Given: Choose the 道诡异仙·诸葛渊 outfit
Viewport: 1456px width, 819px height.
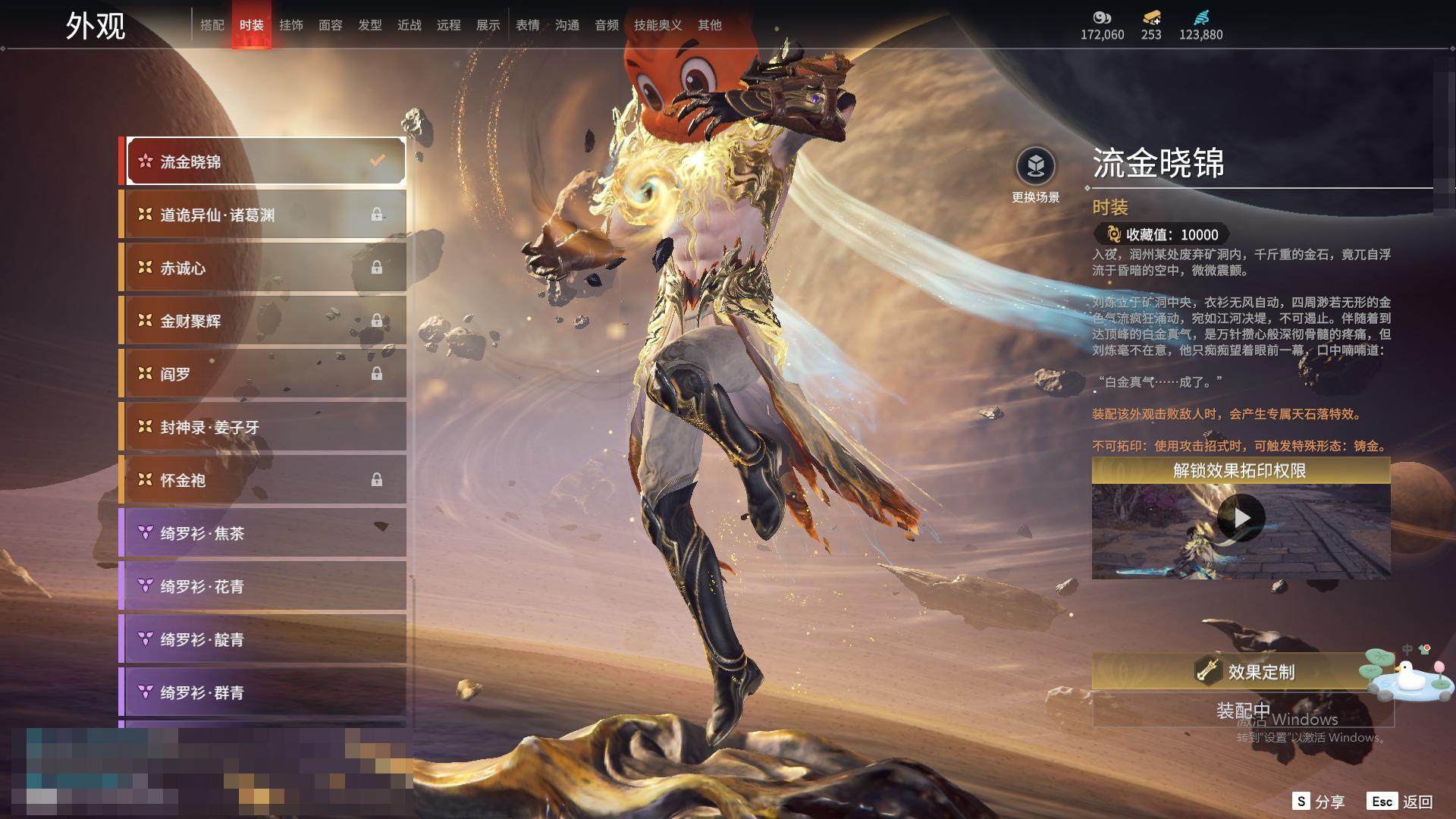Looking at the screenshot, I should click(262, 215).
